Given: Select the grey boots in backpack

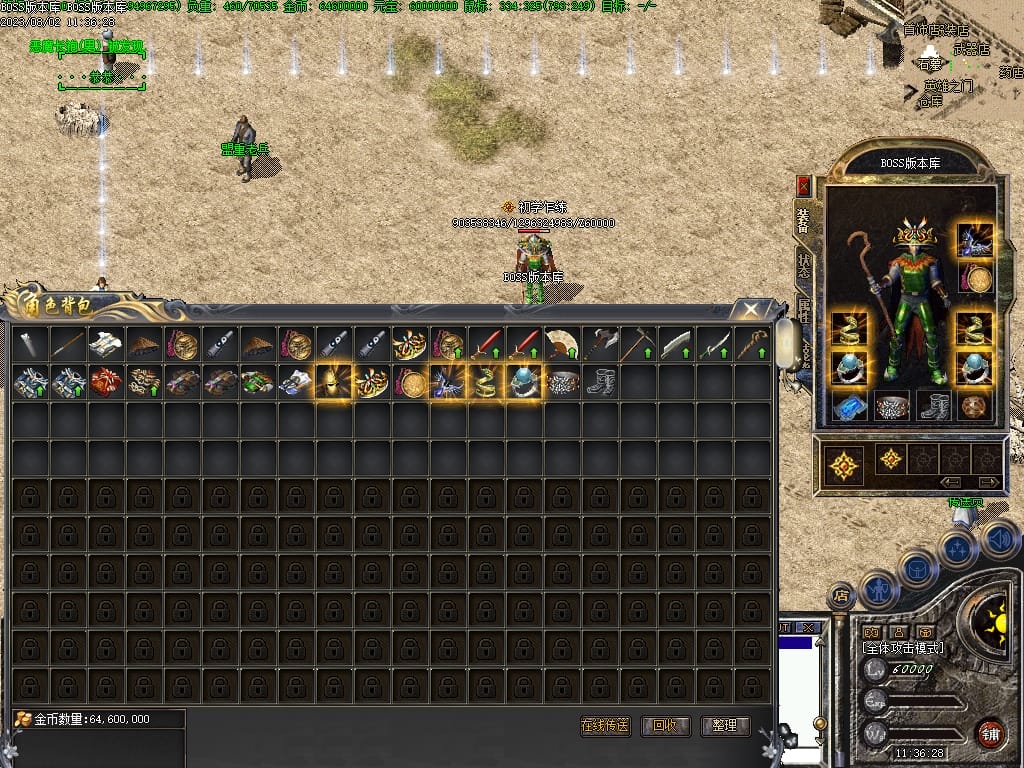Looking at the screenshot, I should point(600,382).
